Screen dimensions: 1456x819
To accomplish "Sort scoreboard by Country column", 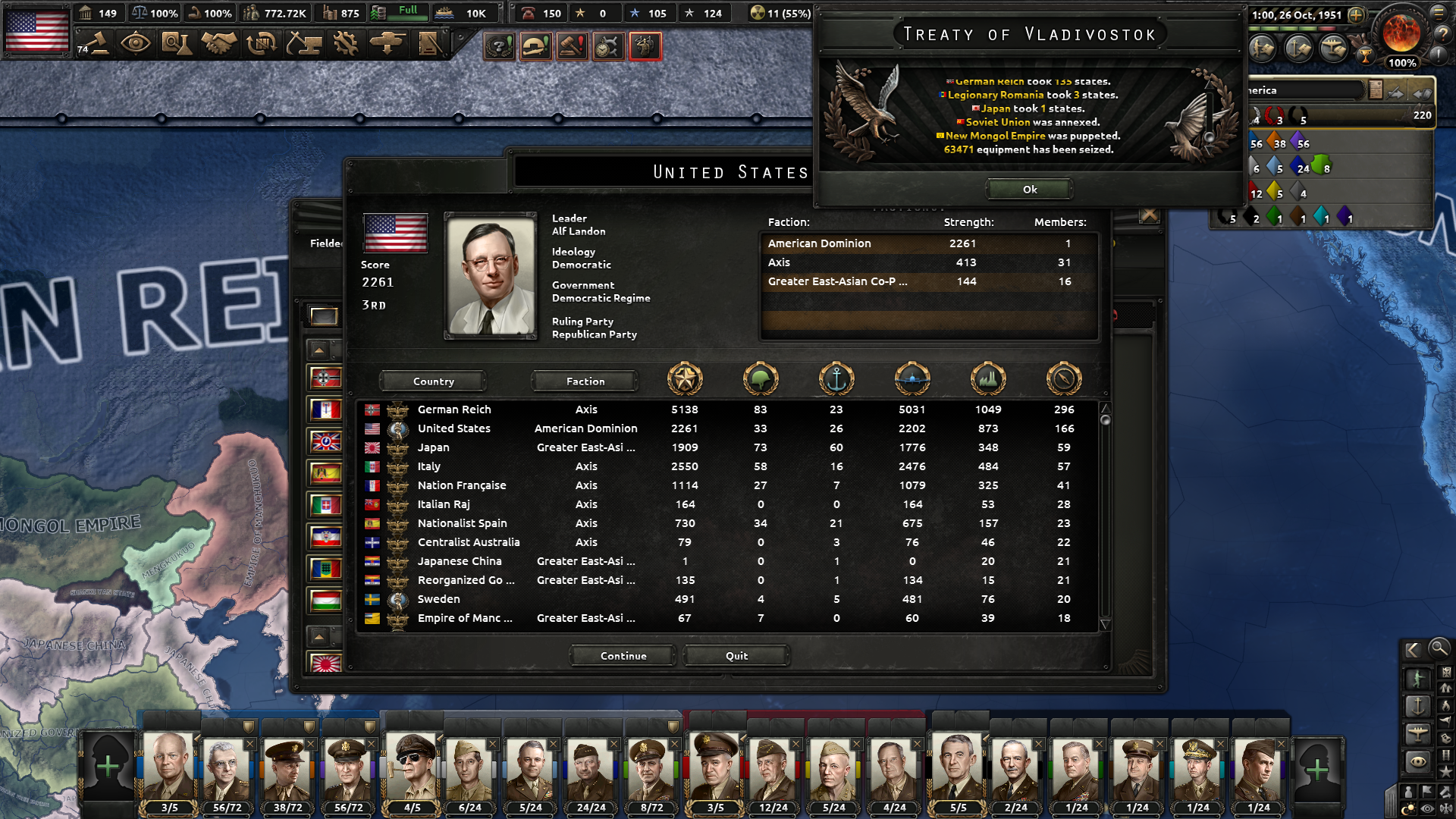I will [x=432, y=381].
